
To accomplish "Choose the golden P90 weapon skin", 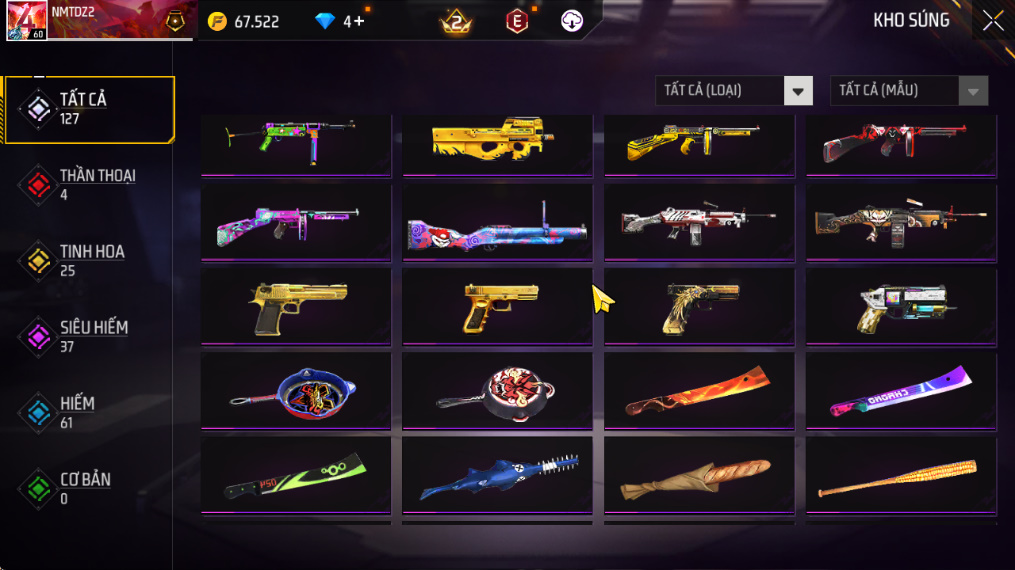I will click(498, 142).
